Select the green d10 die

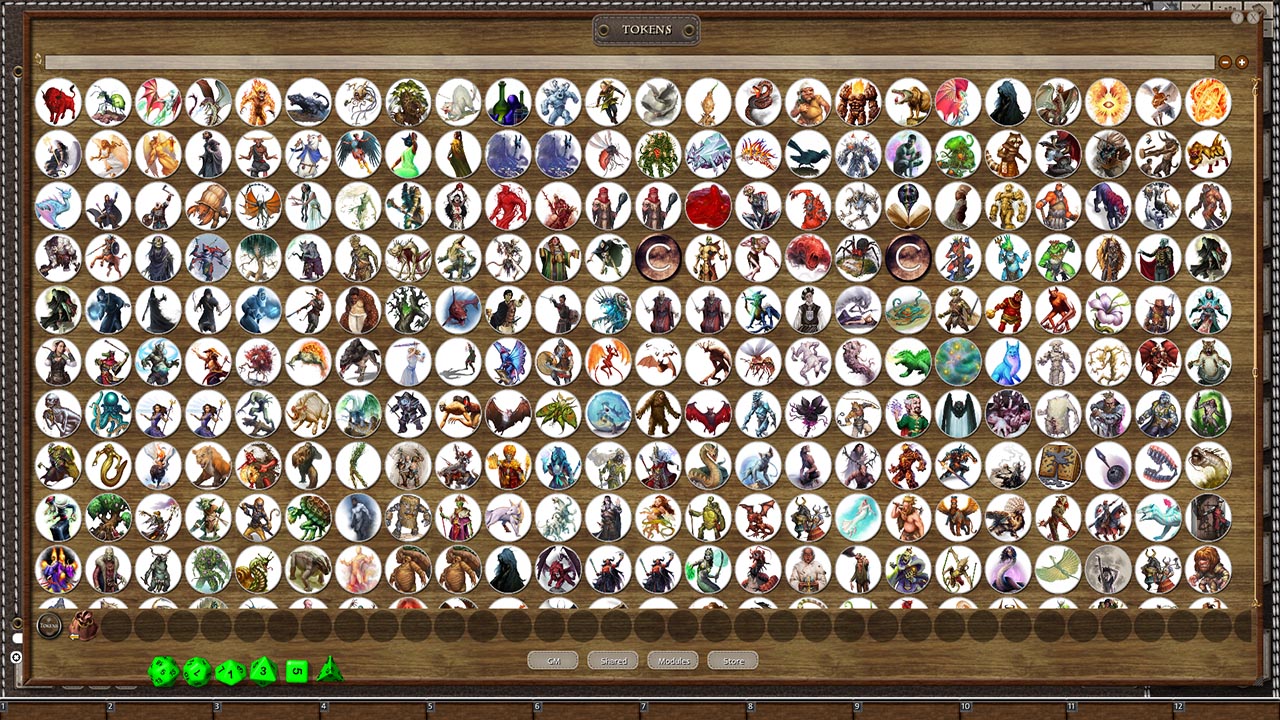point(230,671)
